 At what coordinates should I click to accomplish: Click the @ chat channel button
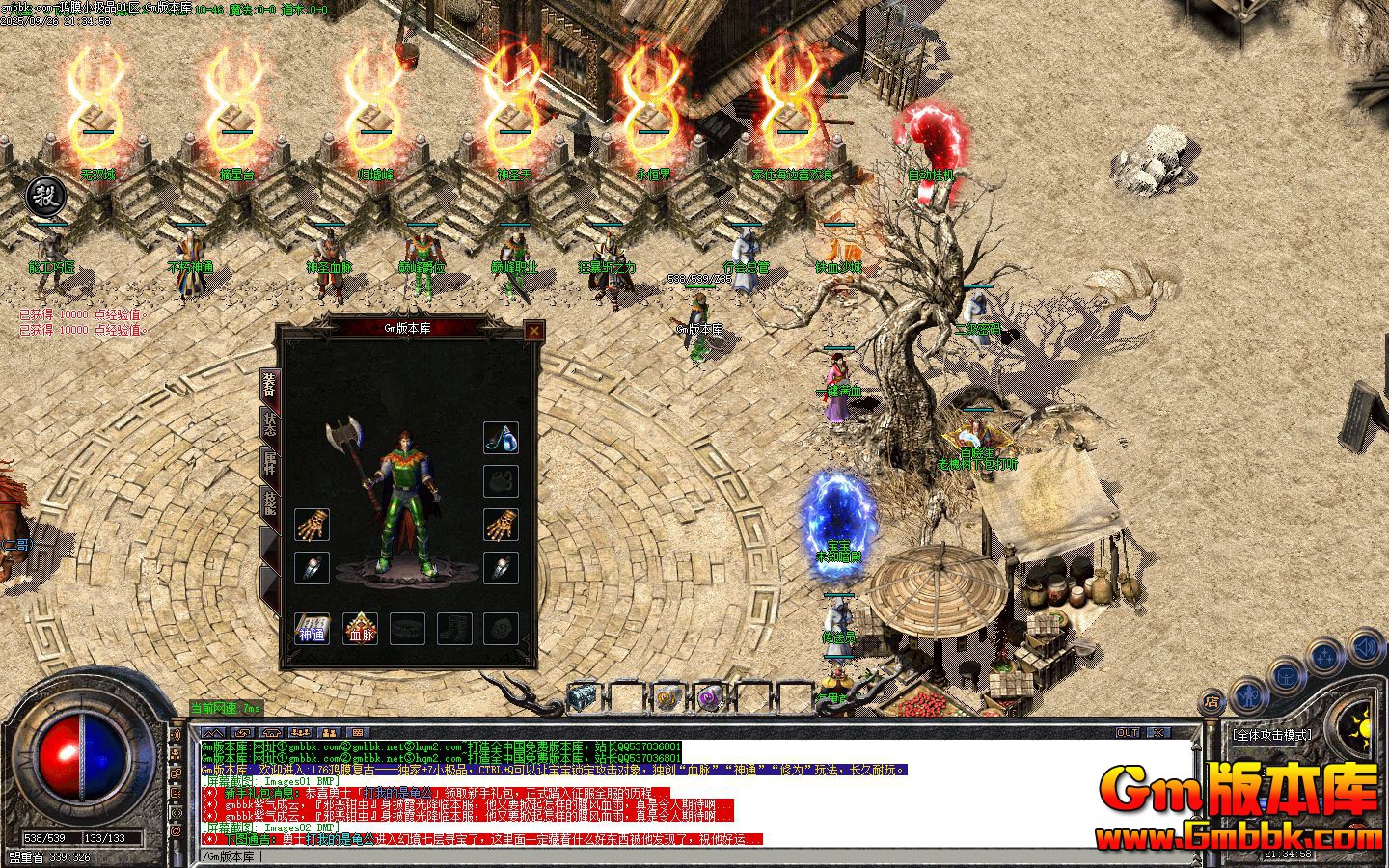pyautogui.click(x=177, y=830)
